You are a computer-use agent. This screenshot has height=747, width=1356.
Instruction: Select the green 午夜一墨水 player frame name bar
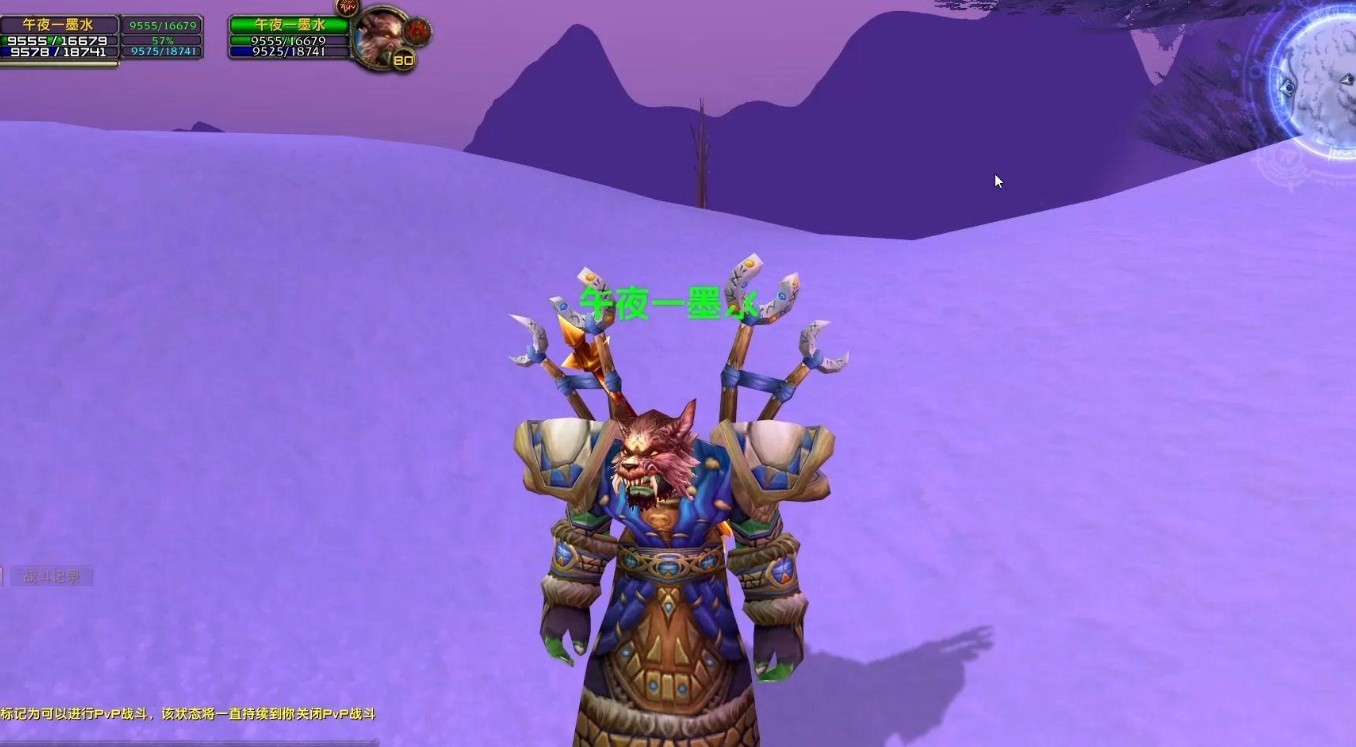pos(288,24)
